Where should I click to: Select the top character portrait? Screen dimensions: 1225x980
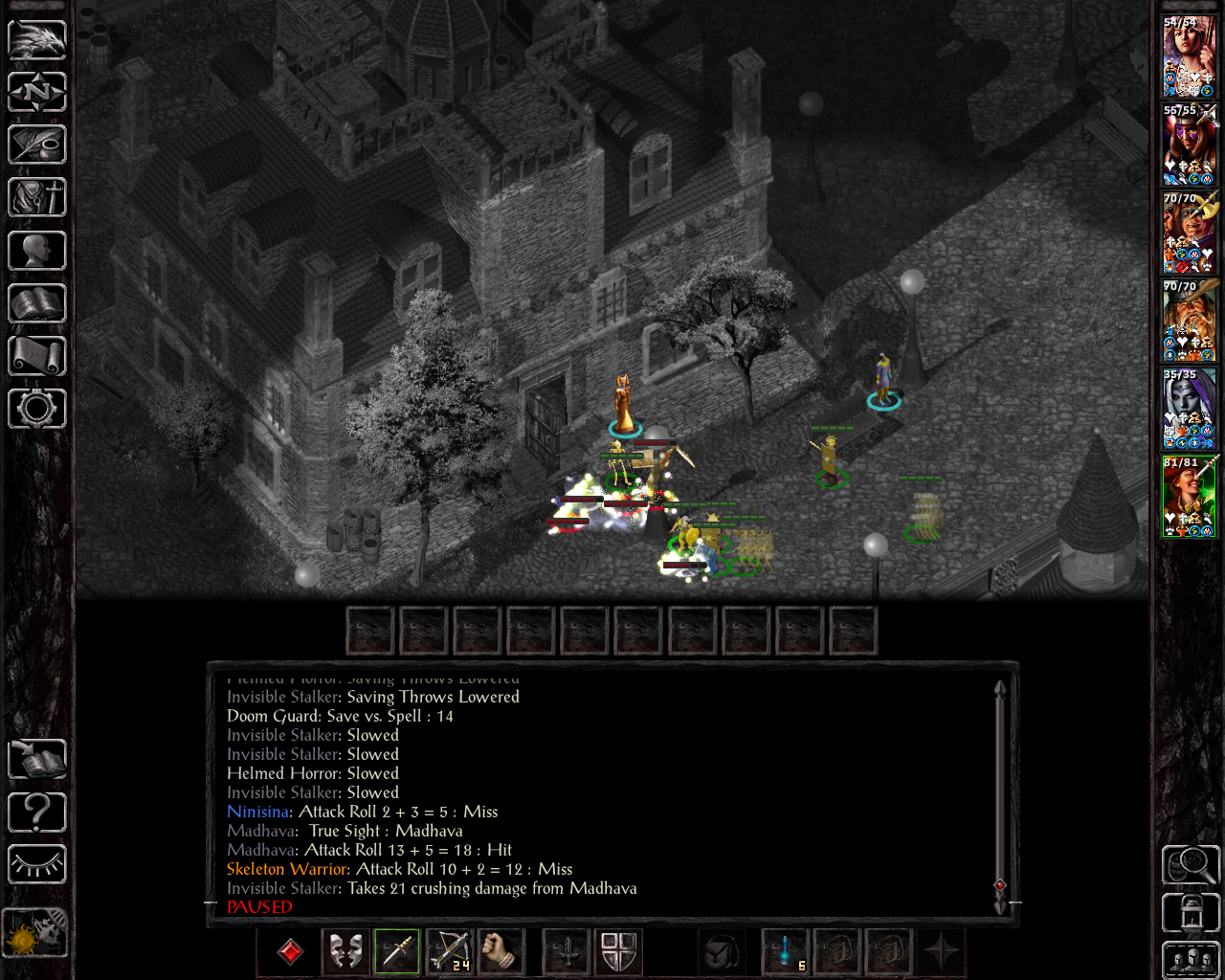(1190, 56)
